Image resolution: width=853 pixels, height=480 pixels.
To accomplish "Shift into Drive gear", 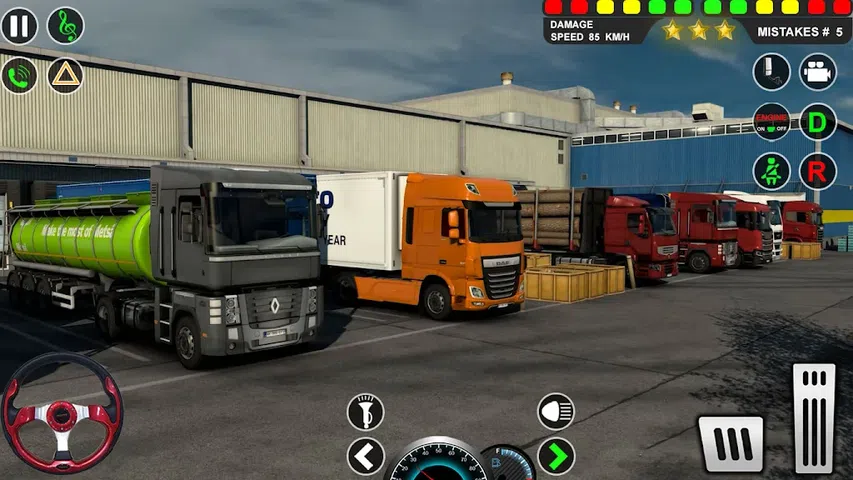I will pos(818,122).
